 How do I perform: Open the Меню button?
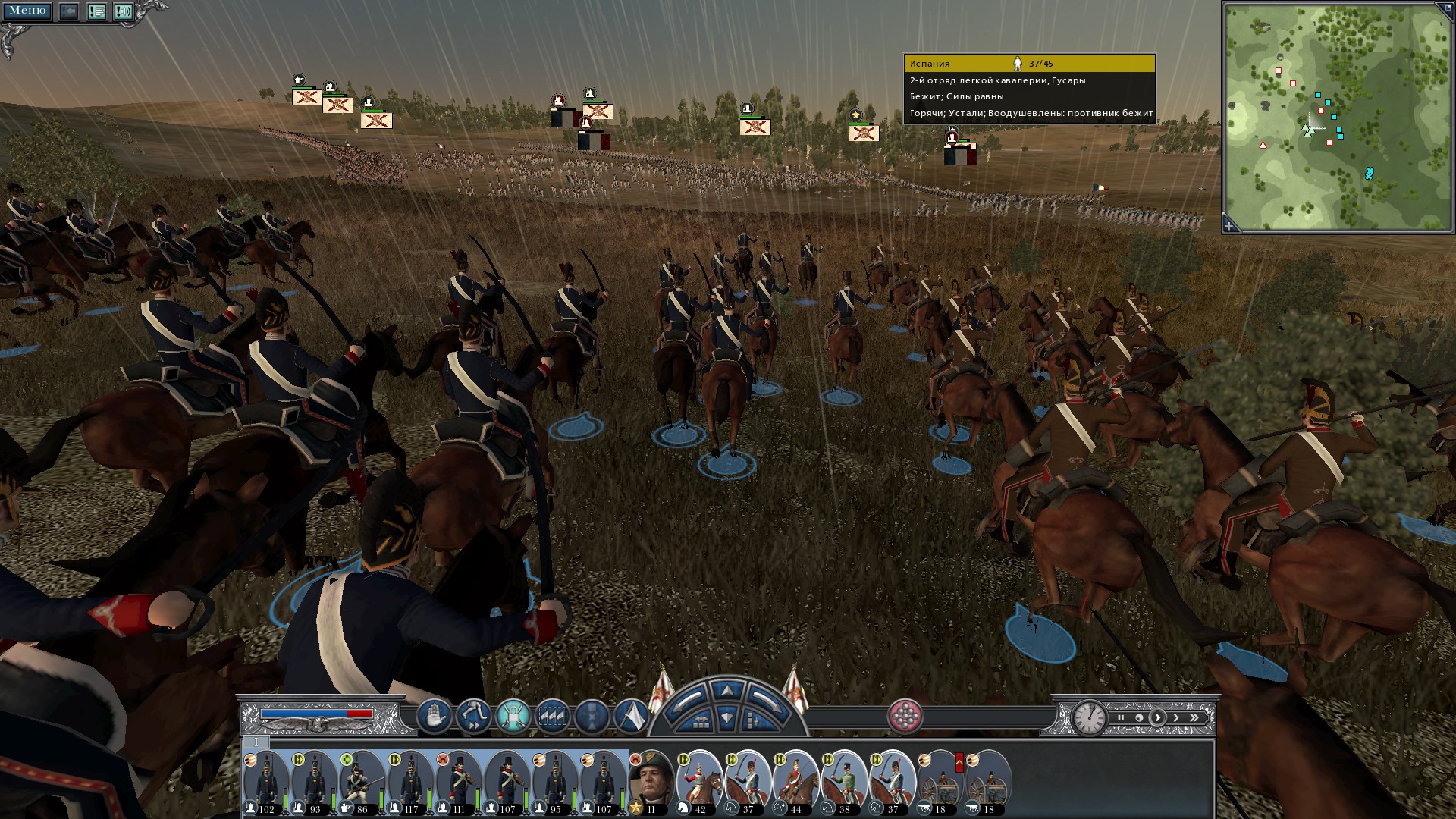[x=27, y=11]
